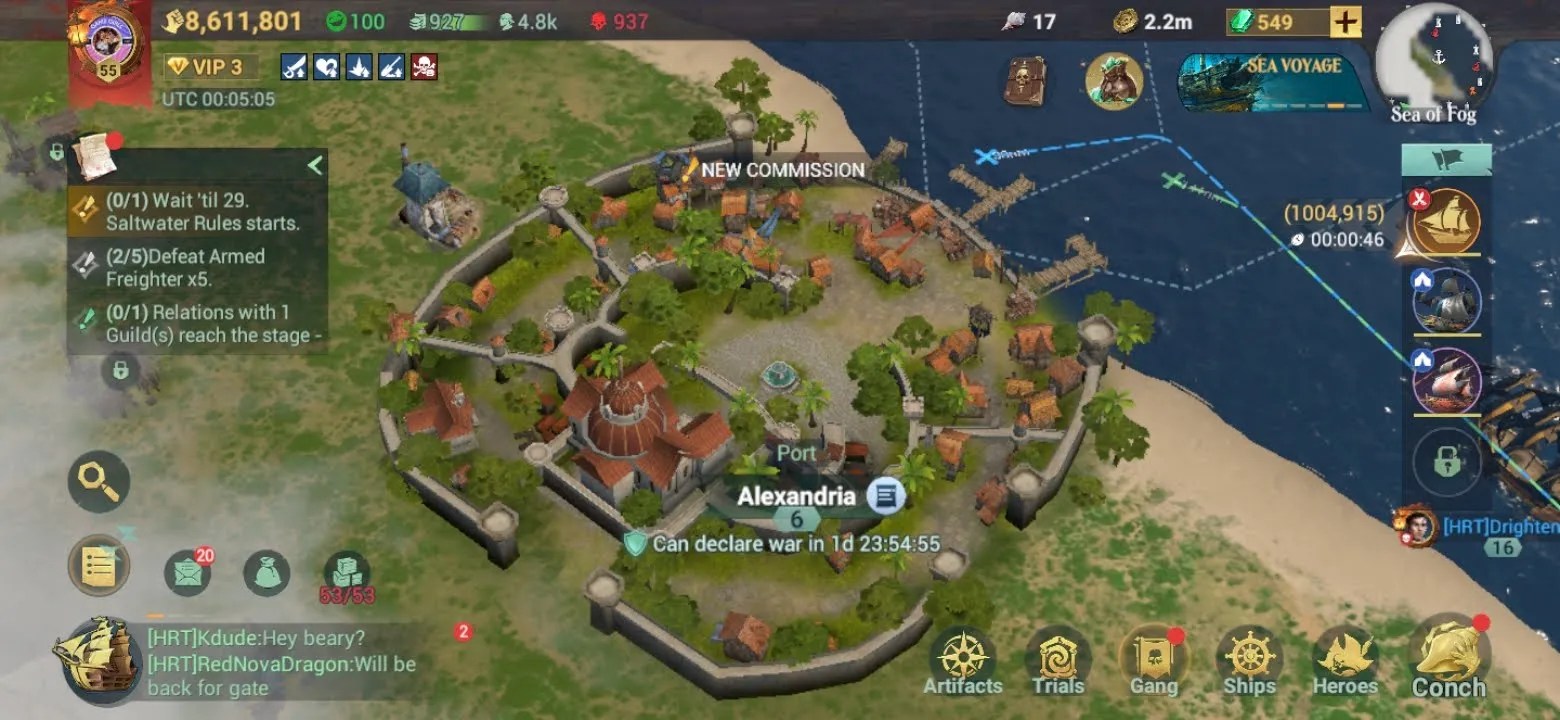The height and width of the screenshot is (720, 1560).
Task: Add more green gems with plus button
Action: (1345, 22)
